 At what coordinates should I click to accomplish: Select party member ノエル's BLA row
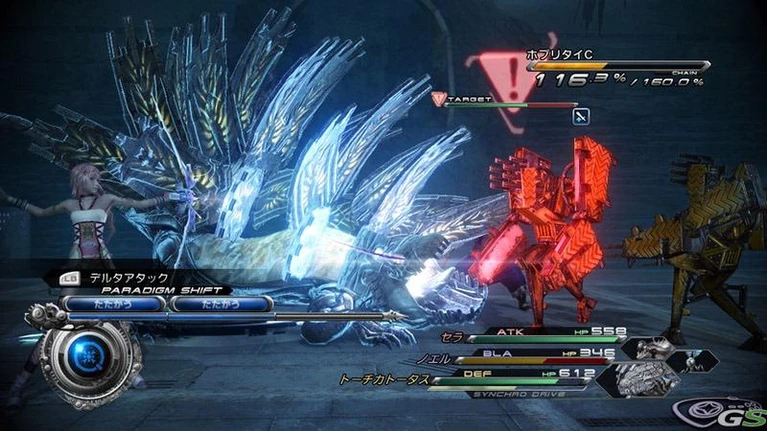[x=532, y=355]
